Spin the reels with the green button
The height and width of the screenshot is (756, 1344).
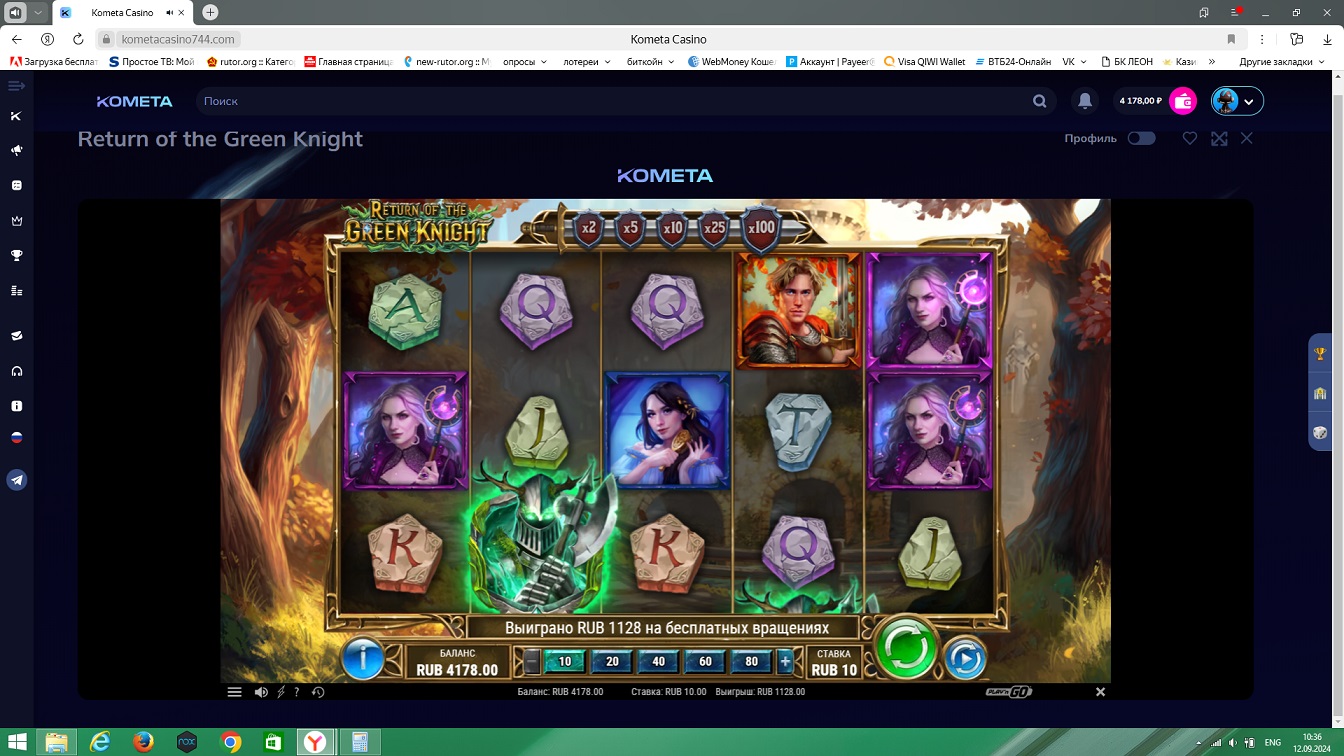[x=906, y=648]
